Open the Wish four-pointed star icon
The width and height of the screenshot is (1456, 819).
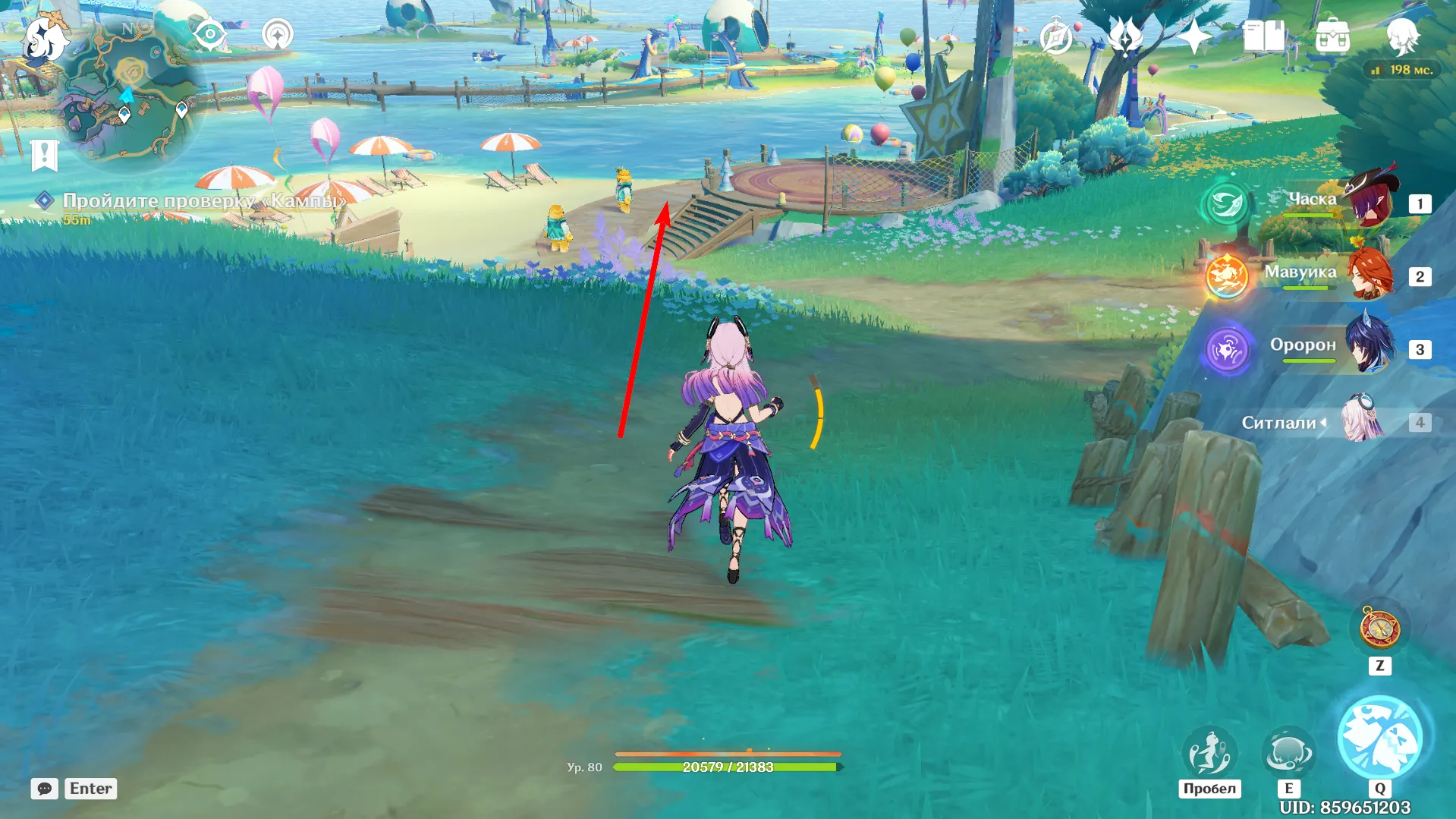[x=1194, y=36]
